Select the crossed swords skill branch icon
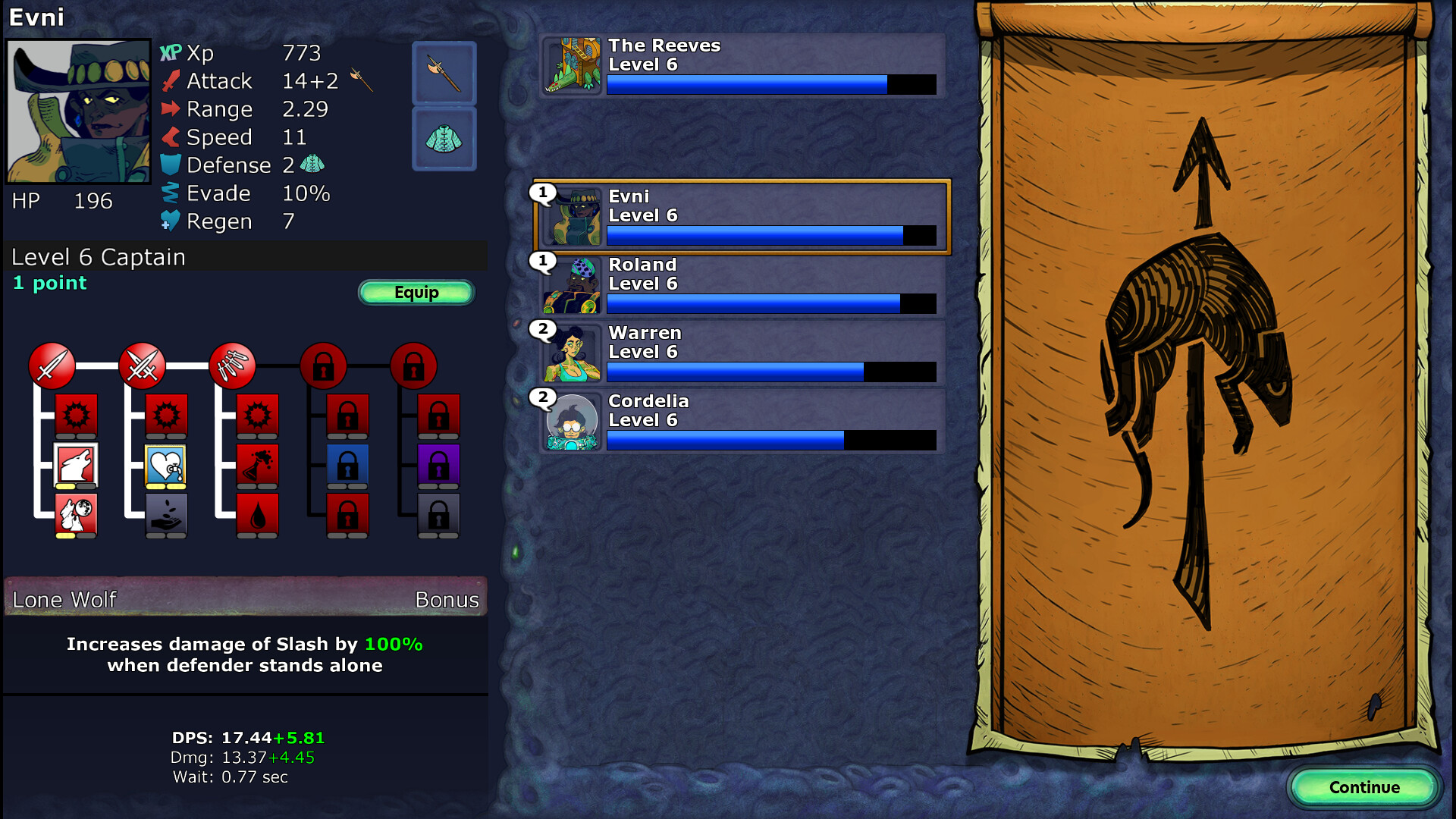 (143, 366)
